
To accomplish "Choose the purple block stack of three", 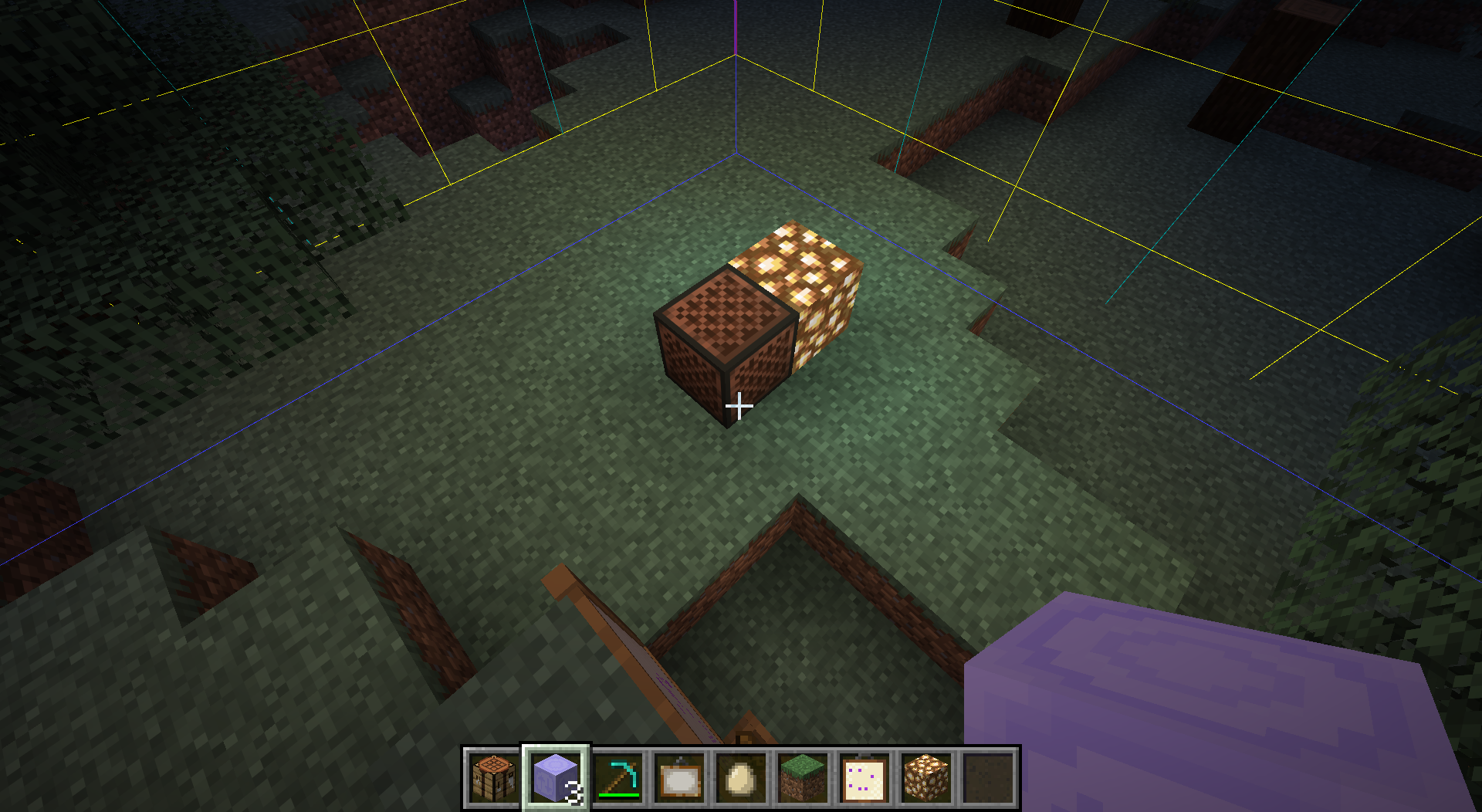I will click(x=556, y=777).
